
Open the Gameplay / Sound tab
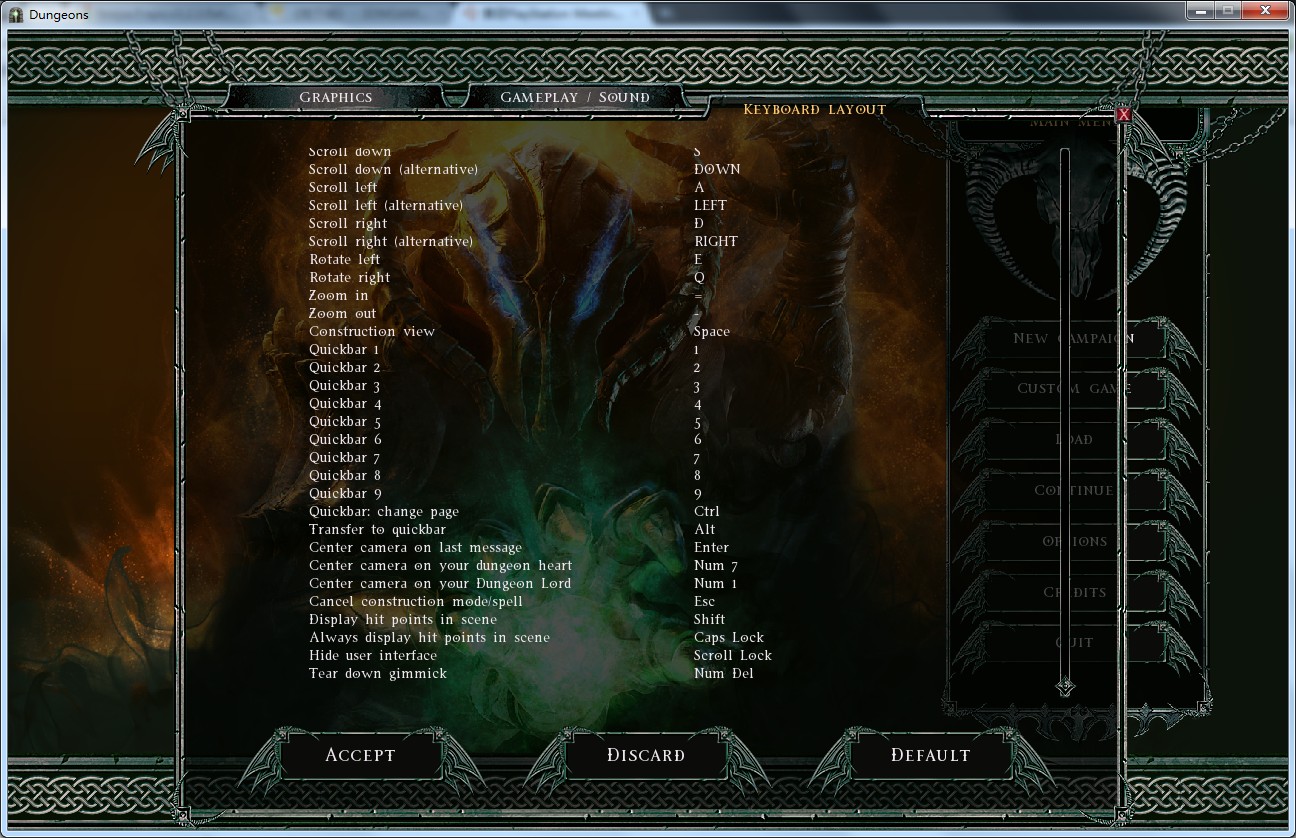click(574, 97)
